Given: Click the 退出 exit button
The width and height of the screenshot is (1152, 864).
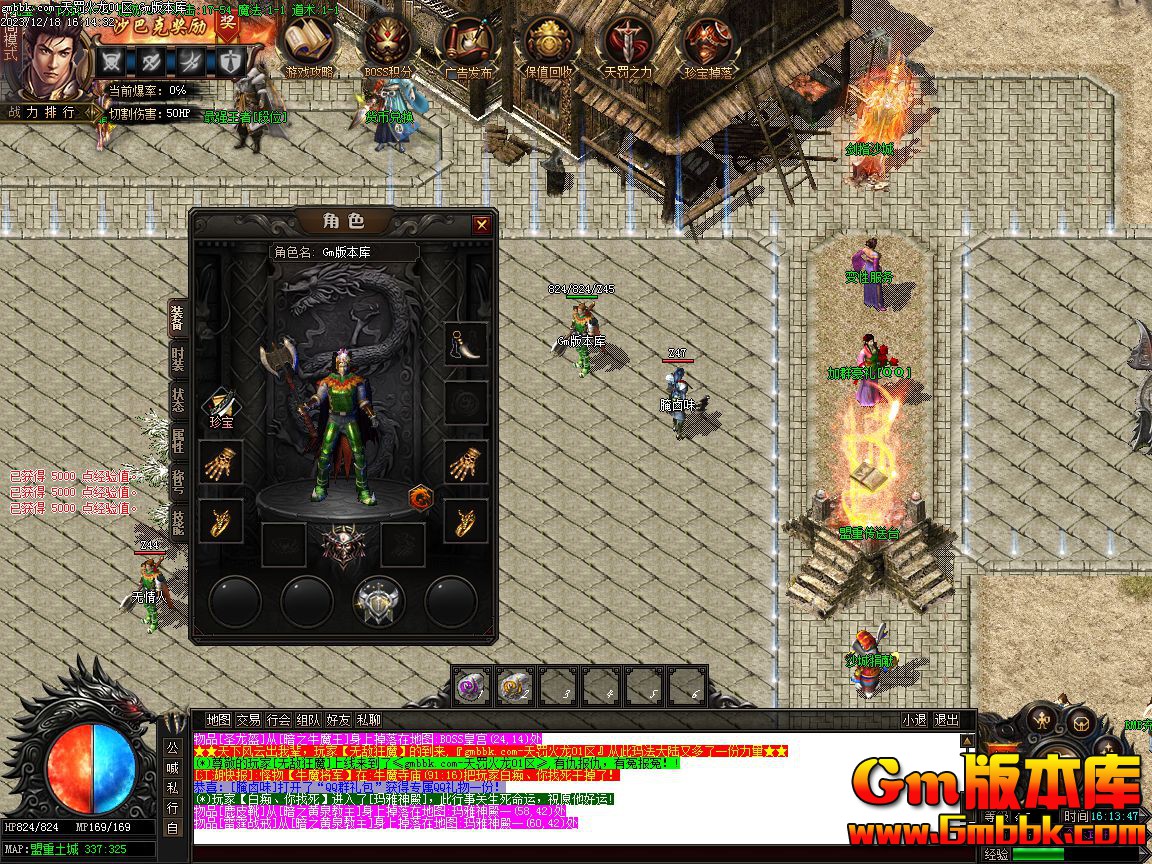Looking at the screenshot, I should coord(946,720).
